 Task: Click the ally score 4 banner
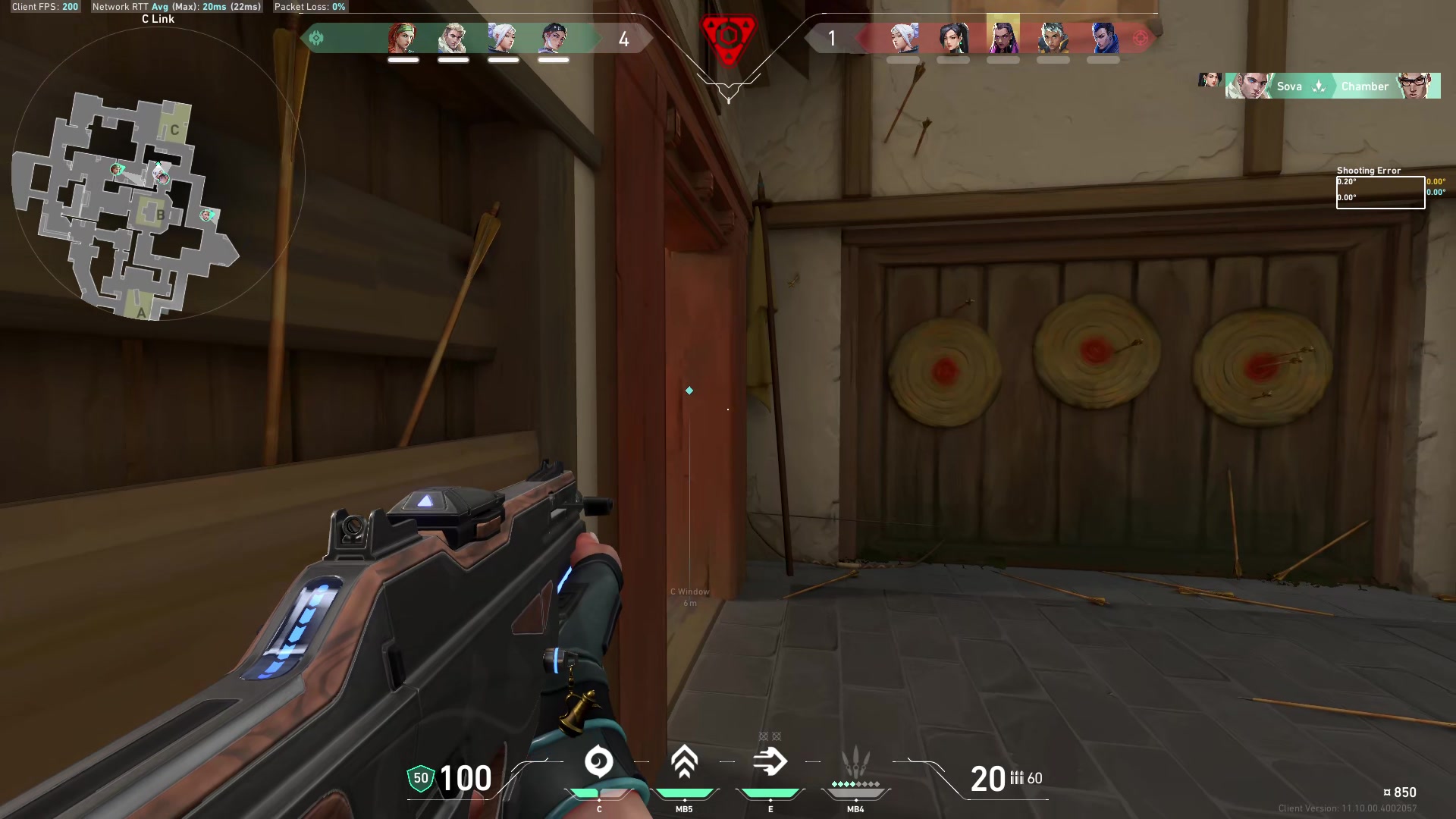(x=623, y=39)
